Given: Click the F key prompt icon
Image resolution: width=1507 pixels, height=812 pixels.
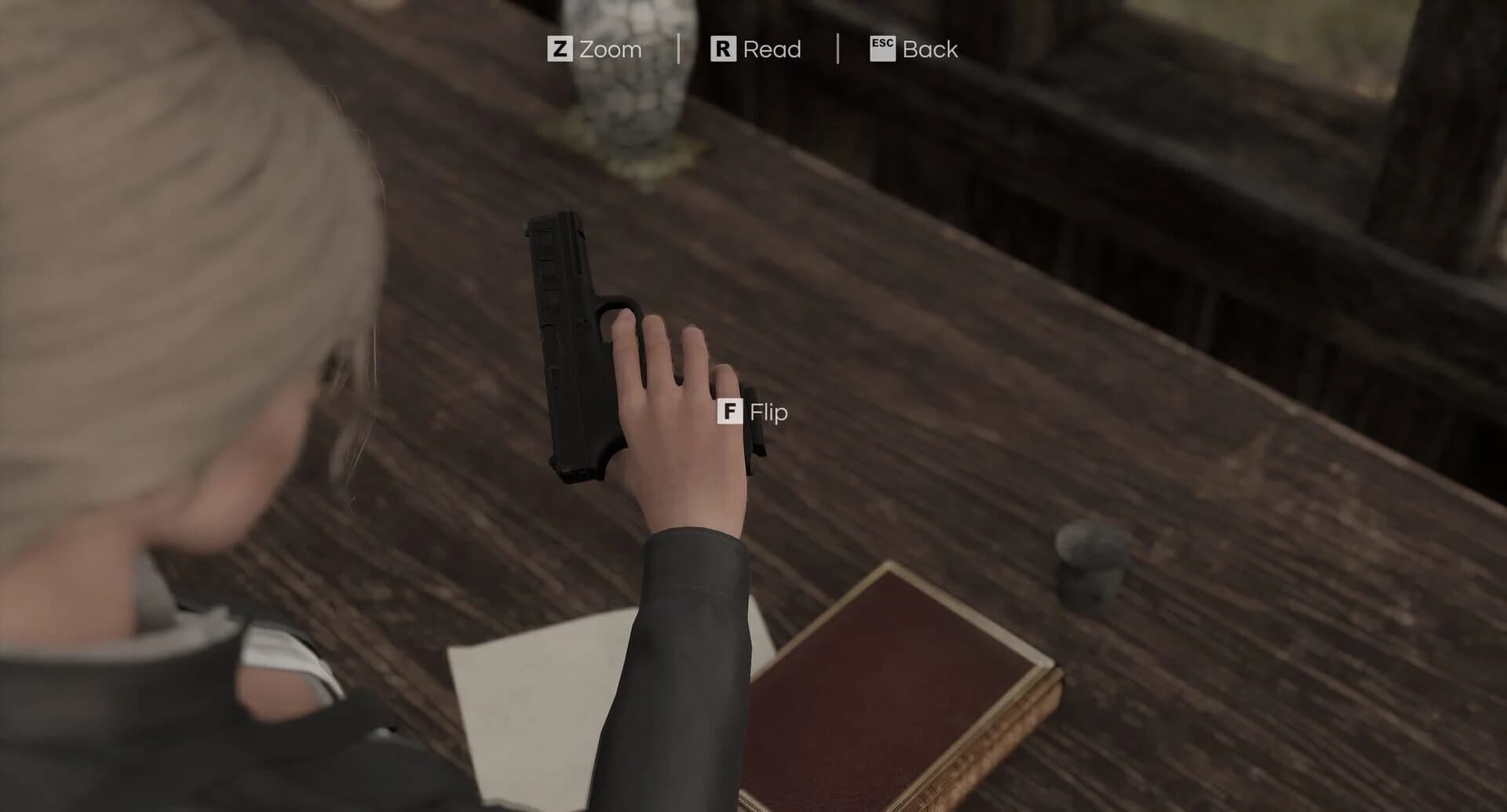Looking at the screenshot, I should point(731,412).
